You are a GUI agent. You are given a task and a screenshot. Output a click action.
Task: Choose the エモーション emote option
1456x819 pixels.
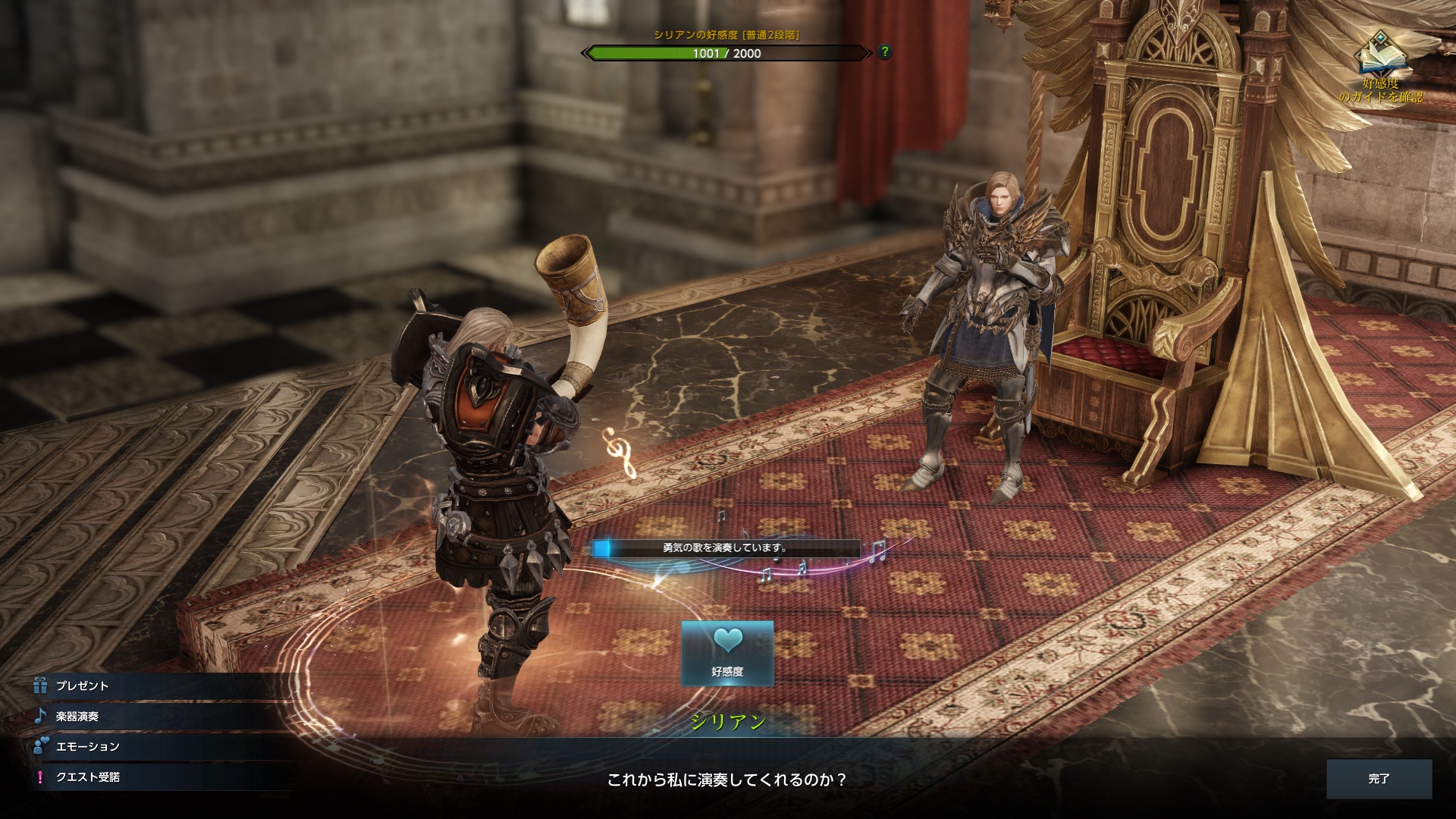pos(87,746)
